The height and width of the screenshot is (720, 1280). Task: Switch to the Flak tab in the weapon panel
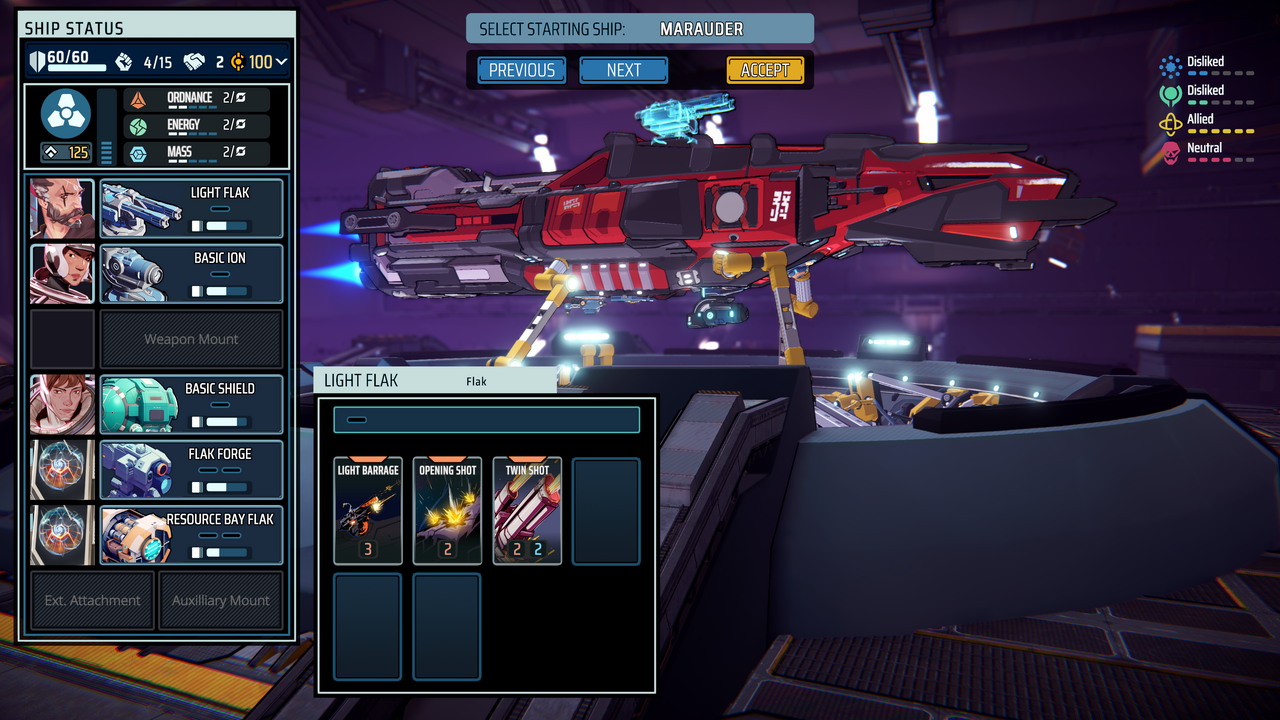coord(476,381)
